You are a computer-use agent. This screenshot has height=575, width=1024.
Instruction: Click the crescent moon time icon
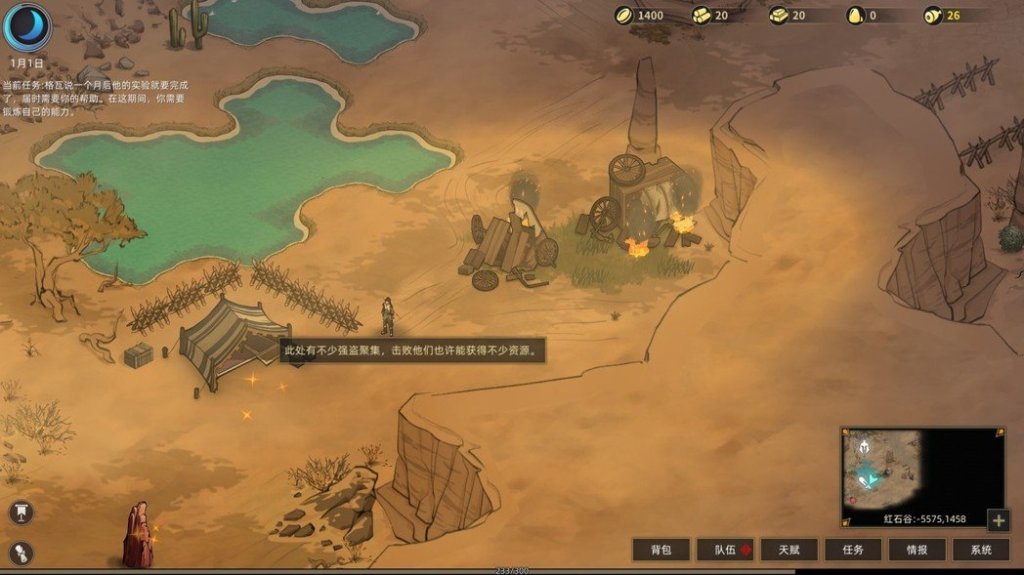coord(27,27)
